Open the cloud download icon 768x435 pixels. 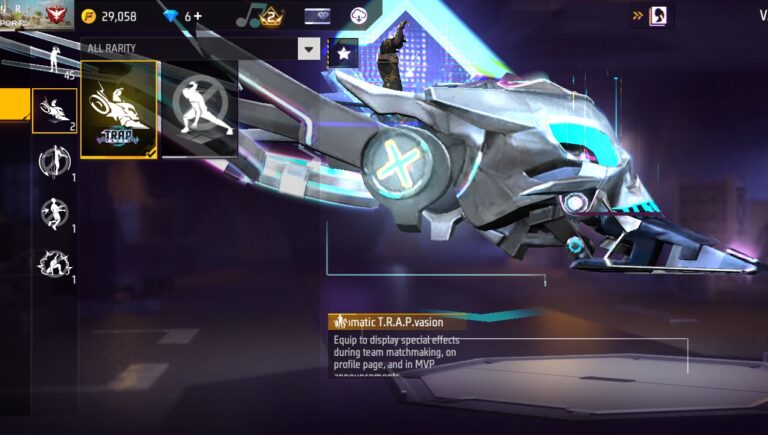point(360,16)
